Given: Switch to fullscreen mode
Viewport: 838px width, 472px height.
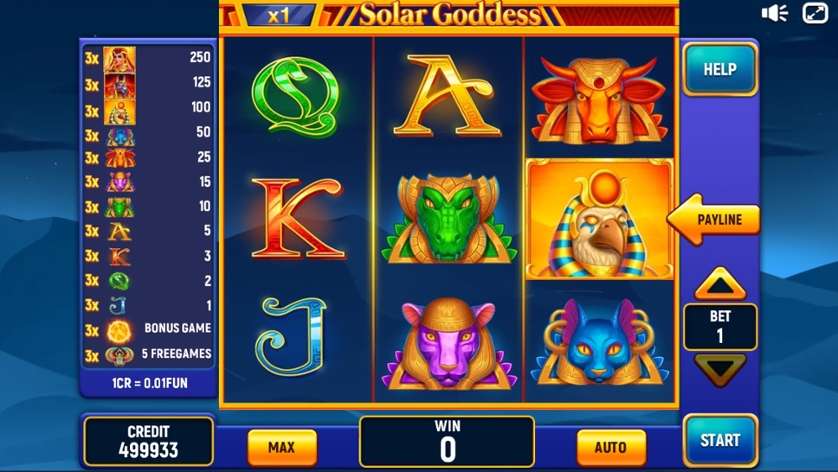Looking at the screenshot, I should tap(816, 13).
